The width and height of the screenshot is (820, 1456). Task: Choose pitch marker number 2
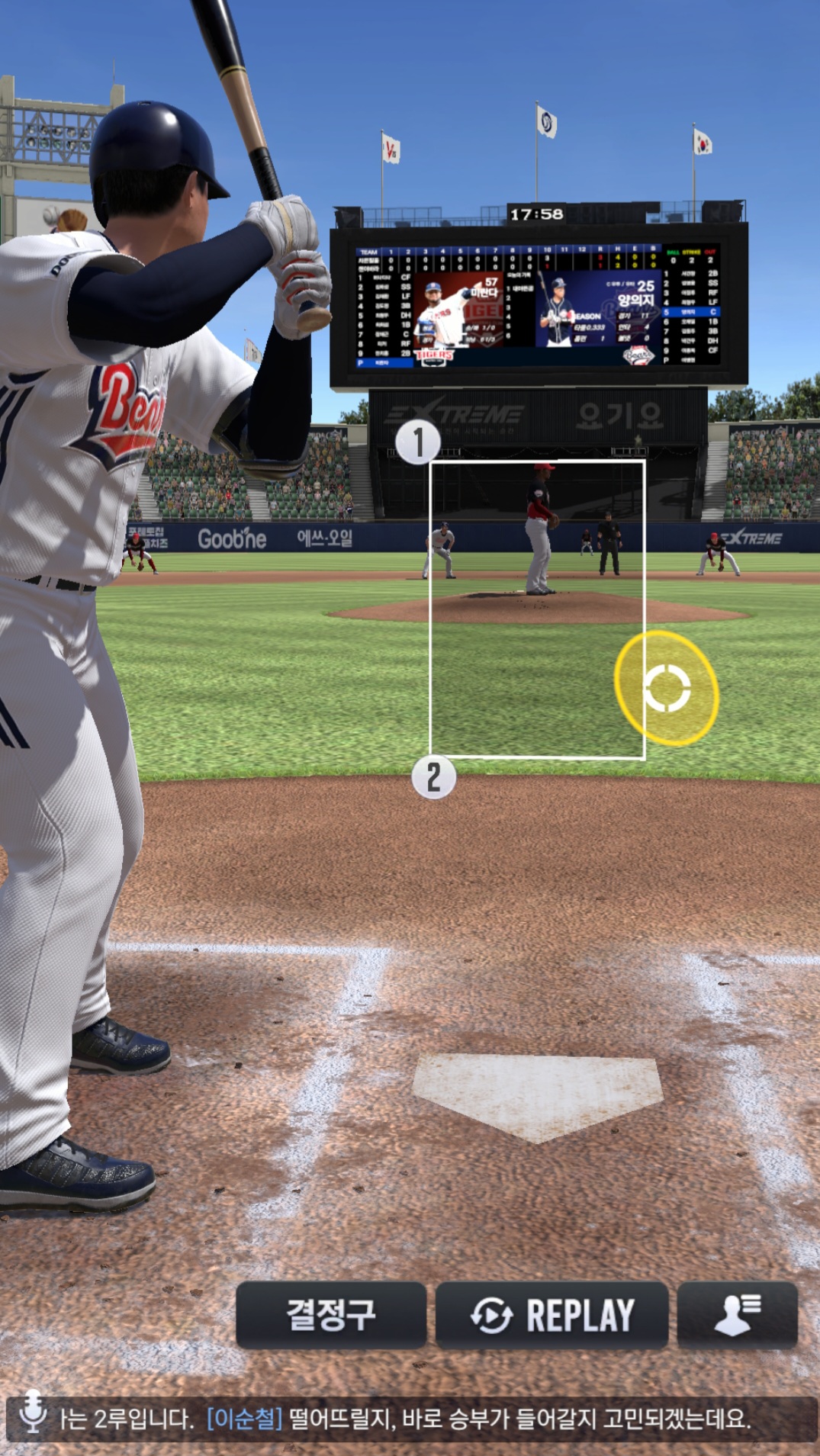[x=433, y=777]
